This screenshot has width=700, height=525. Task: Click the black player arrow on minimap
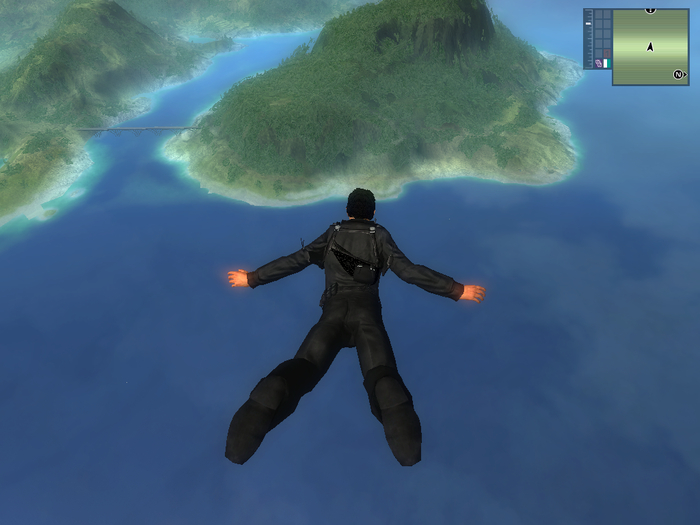[x=650, y=46]
